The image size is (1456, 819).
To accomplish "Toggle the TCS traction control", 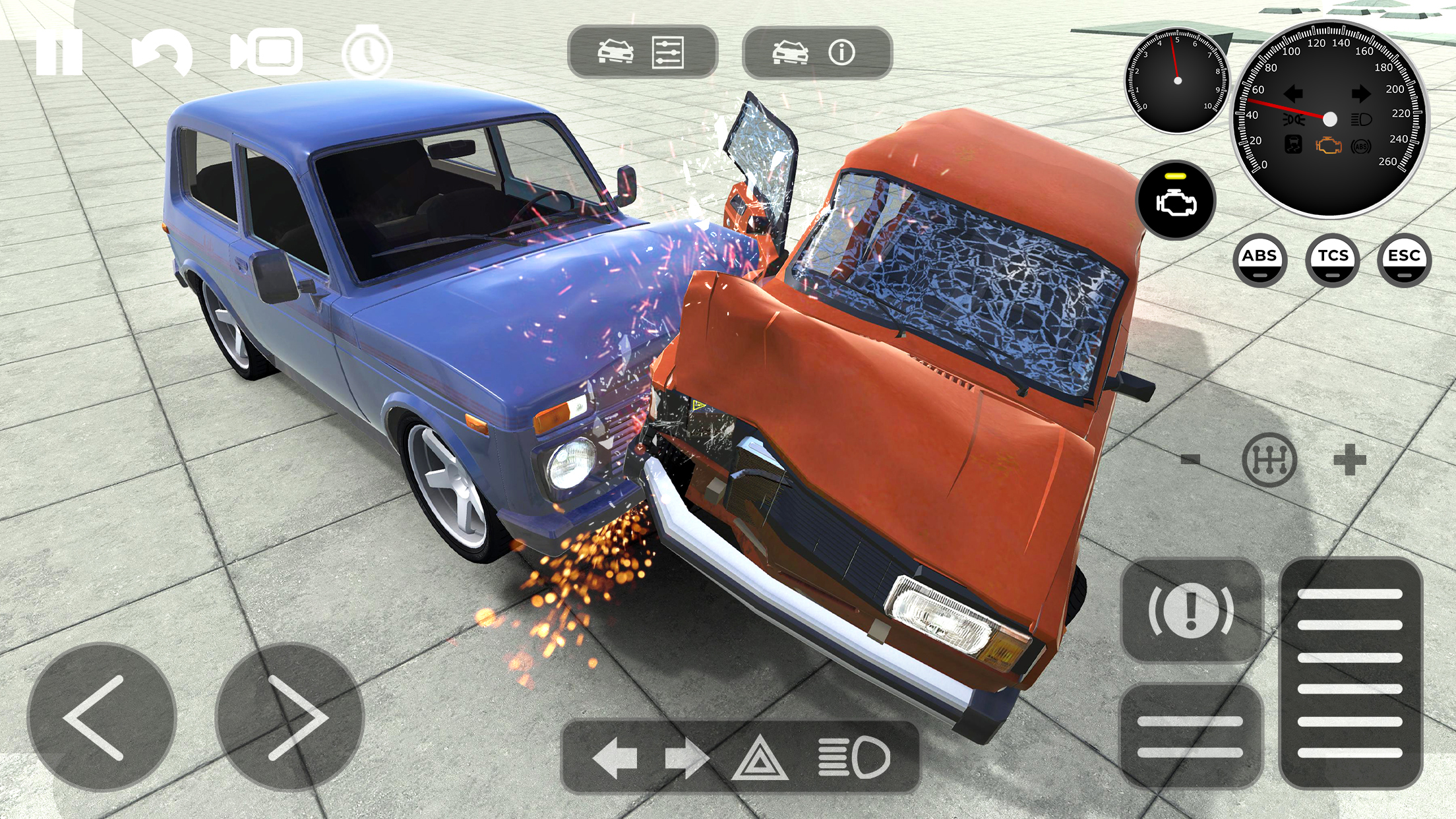I will coord(1333,260).
